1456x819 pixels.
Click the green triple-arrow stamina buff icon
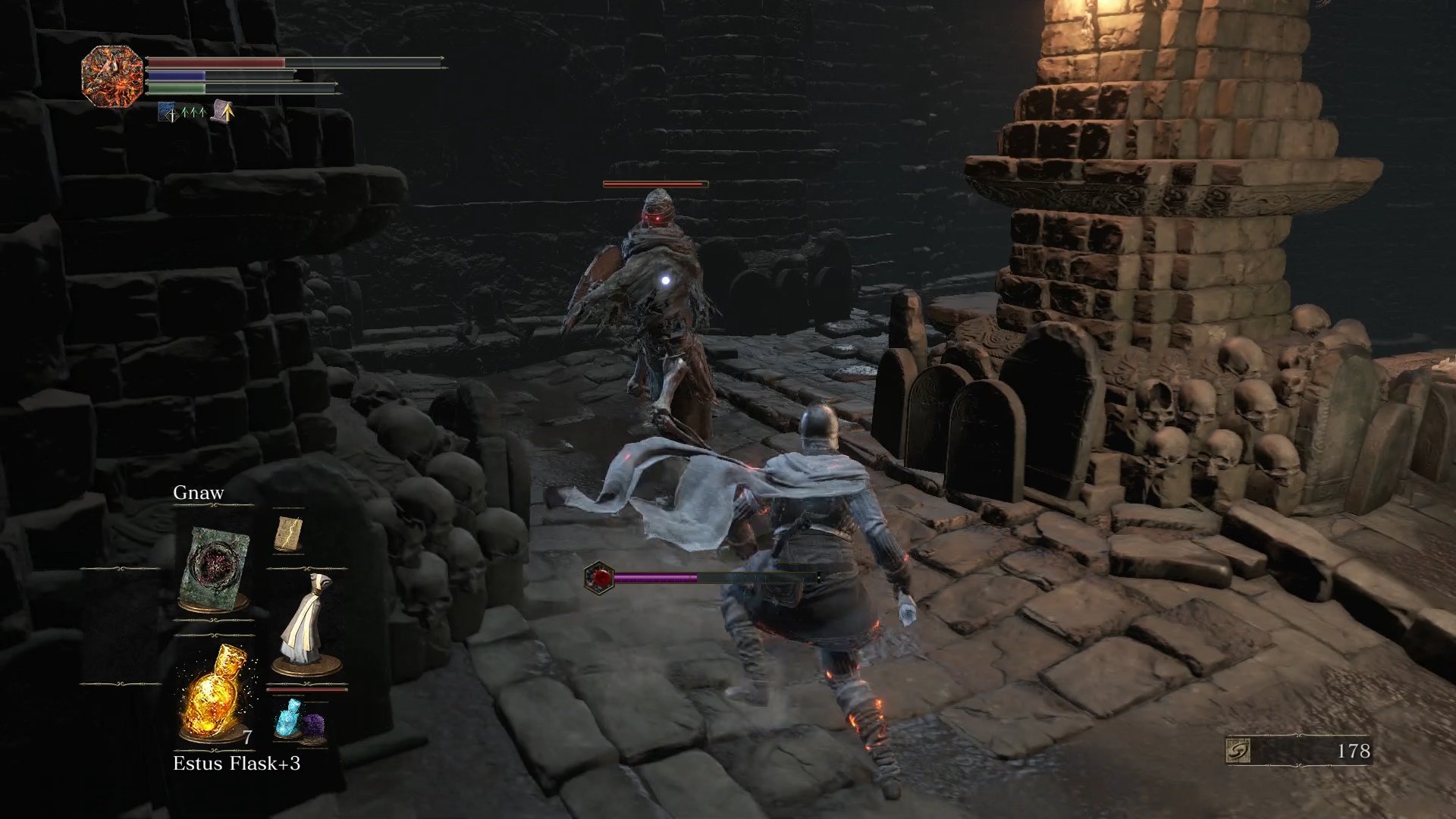[196, 111]
